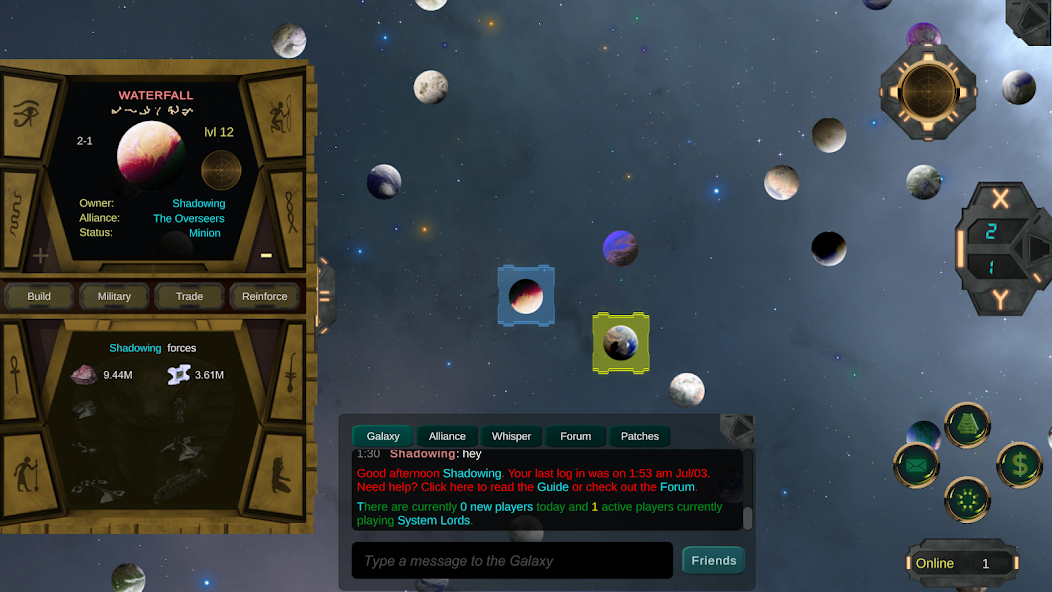Switch to the Alliance chat tab
This screenshot has height=592, width=1052.
click(x=447, y=436)
